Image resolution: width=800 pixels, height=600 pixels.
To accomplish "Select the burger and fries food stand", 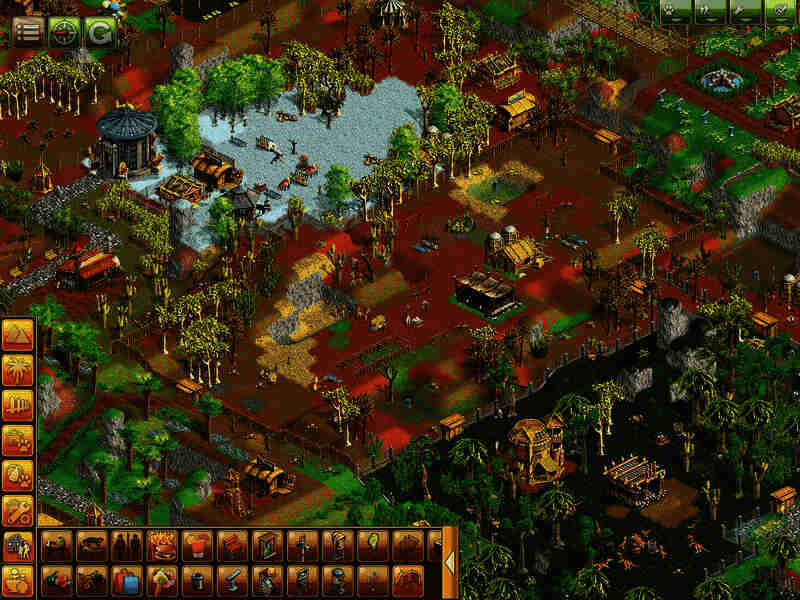I will tap(161, 546).
